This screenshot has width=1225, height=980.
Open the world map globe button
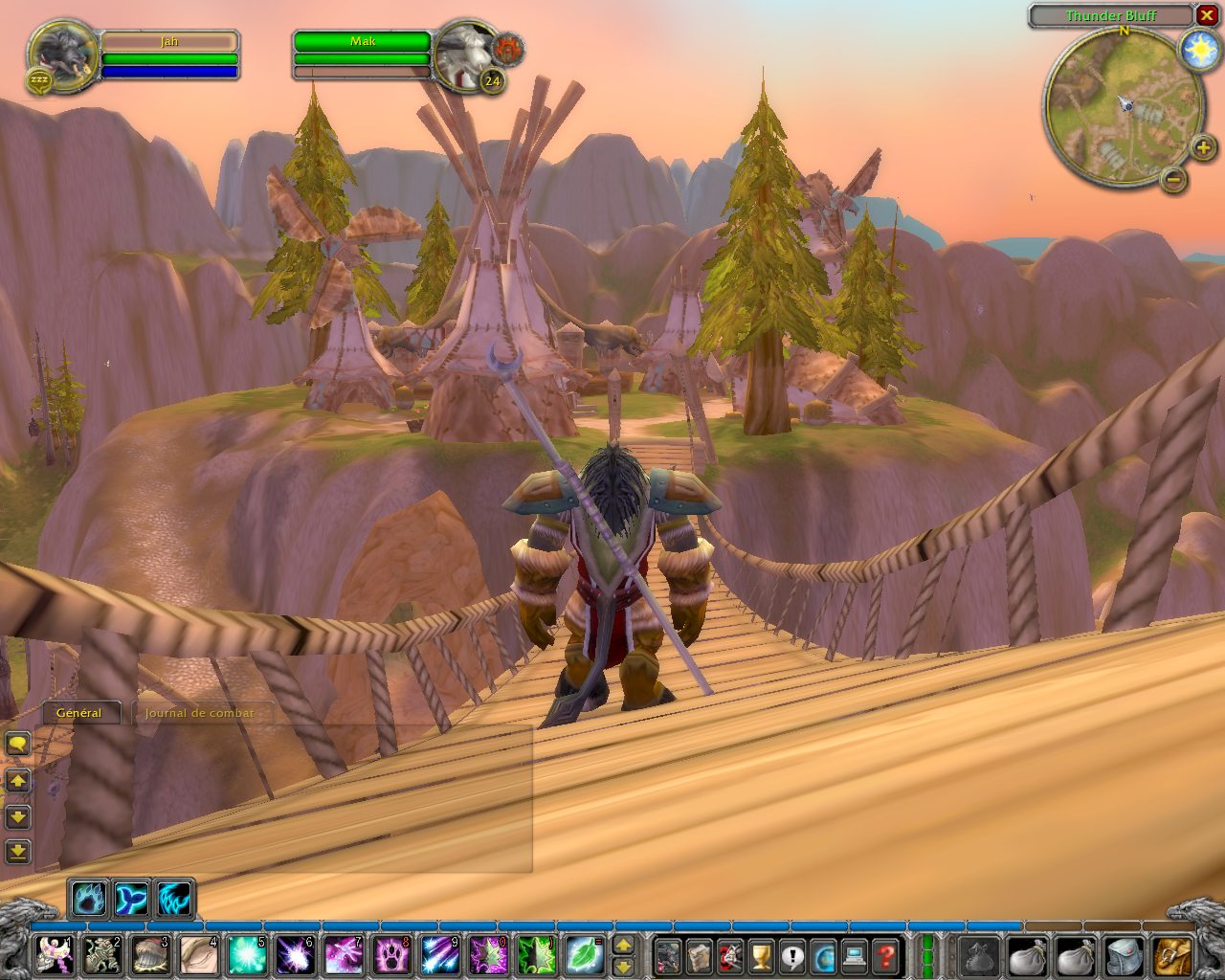[824, 955]
